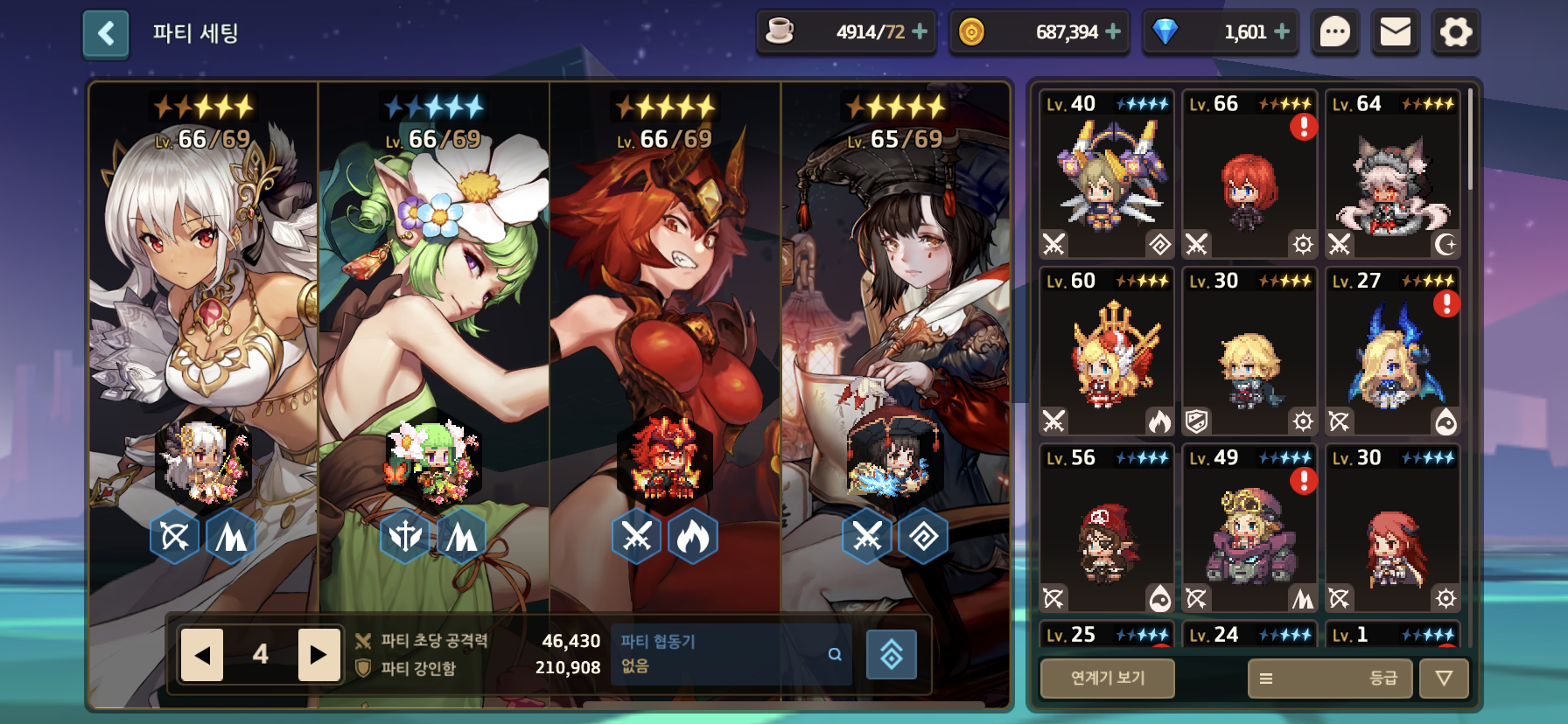
Task: Open the gear settings menu
Action: coord(1456,33)
